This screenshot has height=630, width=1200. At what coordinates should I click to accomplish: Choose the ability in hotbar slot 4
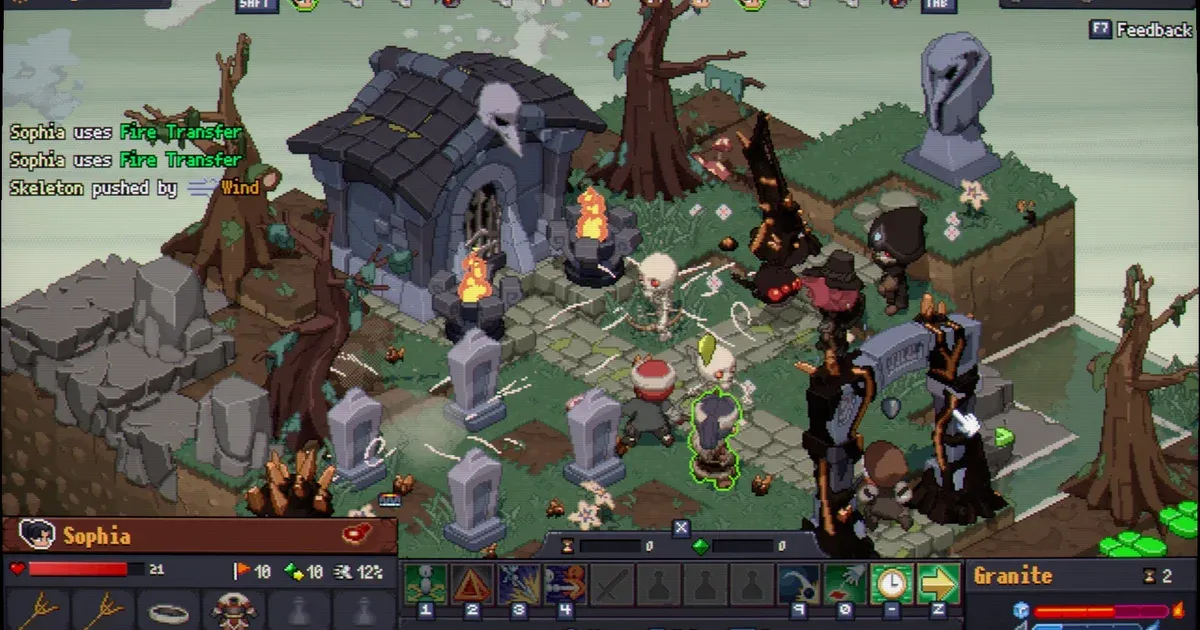tap(564, 583)
